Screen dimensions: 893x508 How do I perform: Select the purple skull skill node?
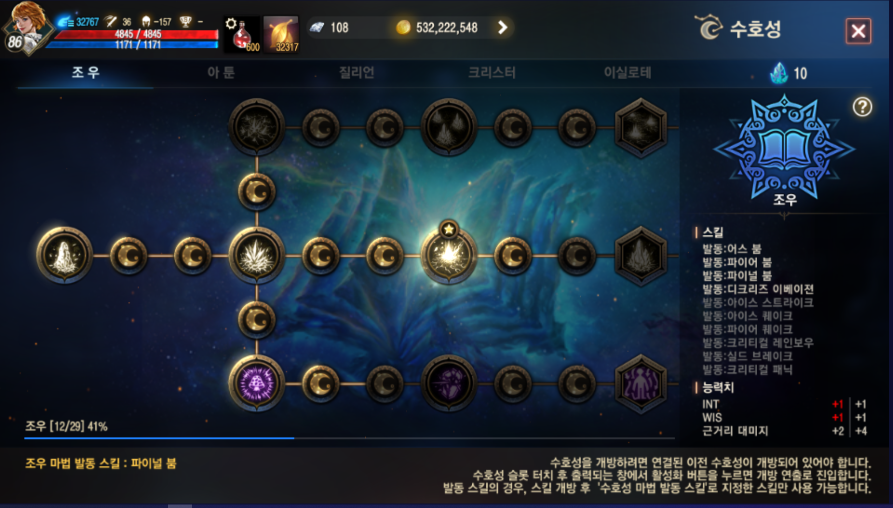point(257,382)
